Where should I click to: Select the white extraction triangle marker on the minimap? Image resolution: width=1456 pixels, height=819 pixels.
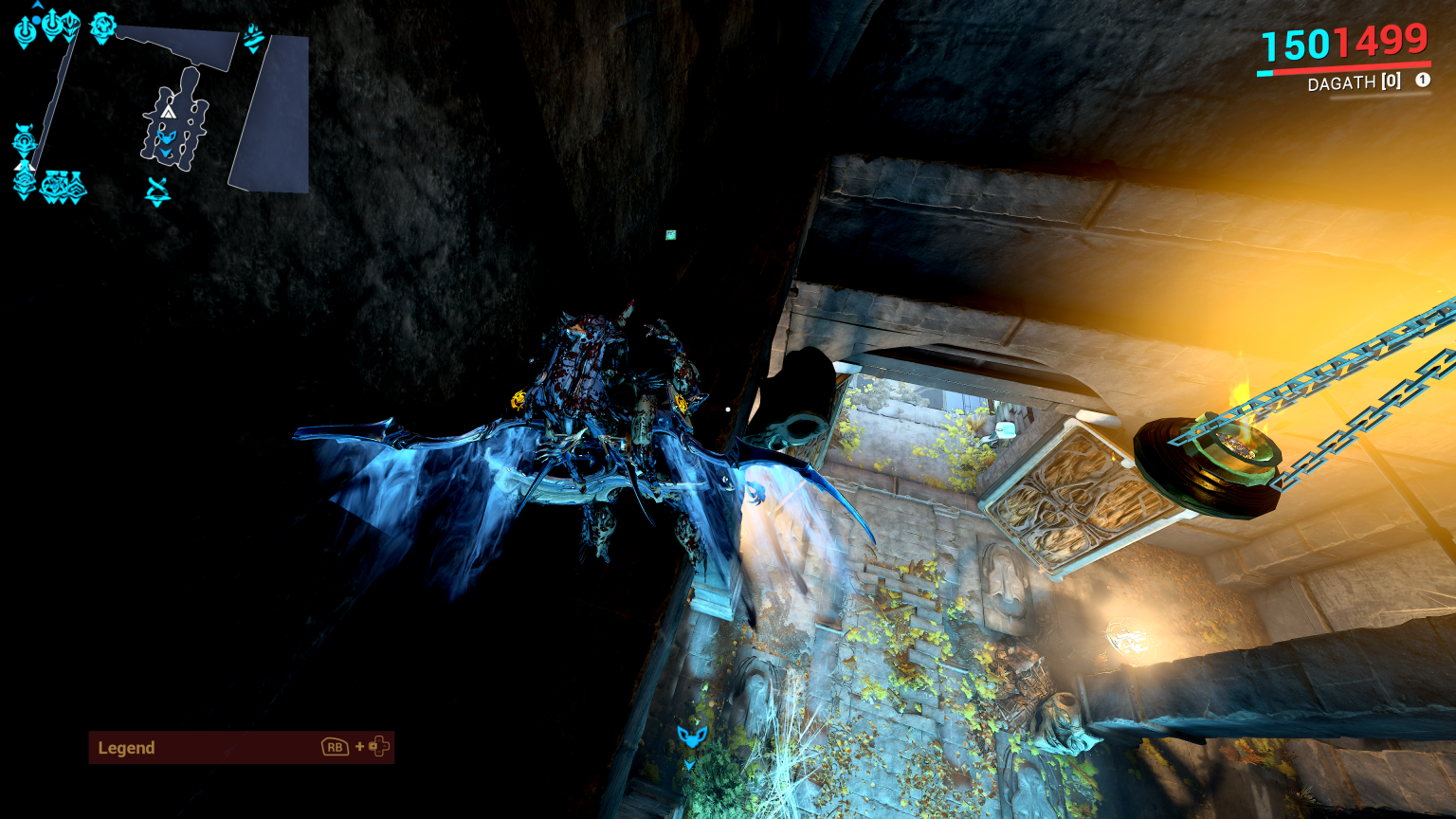168,113
